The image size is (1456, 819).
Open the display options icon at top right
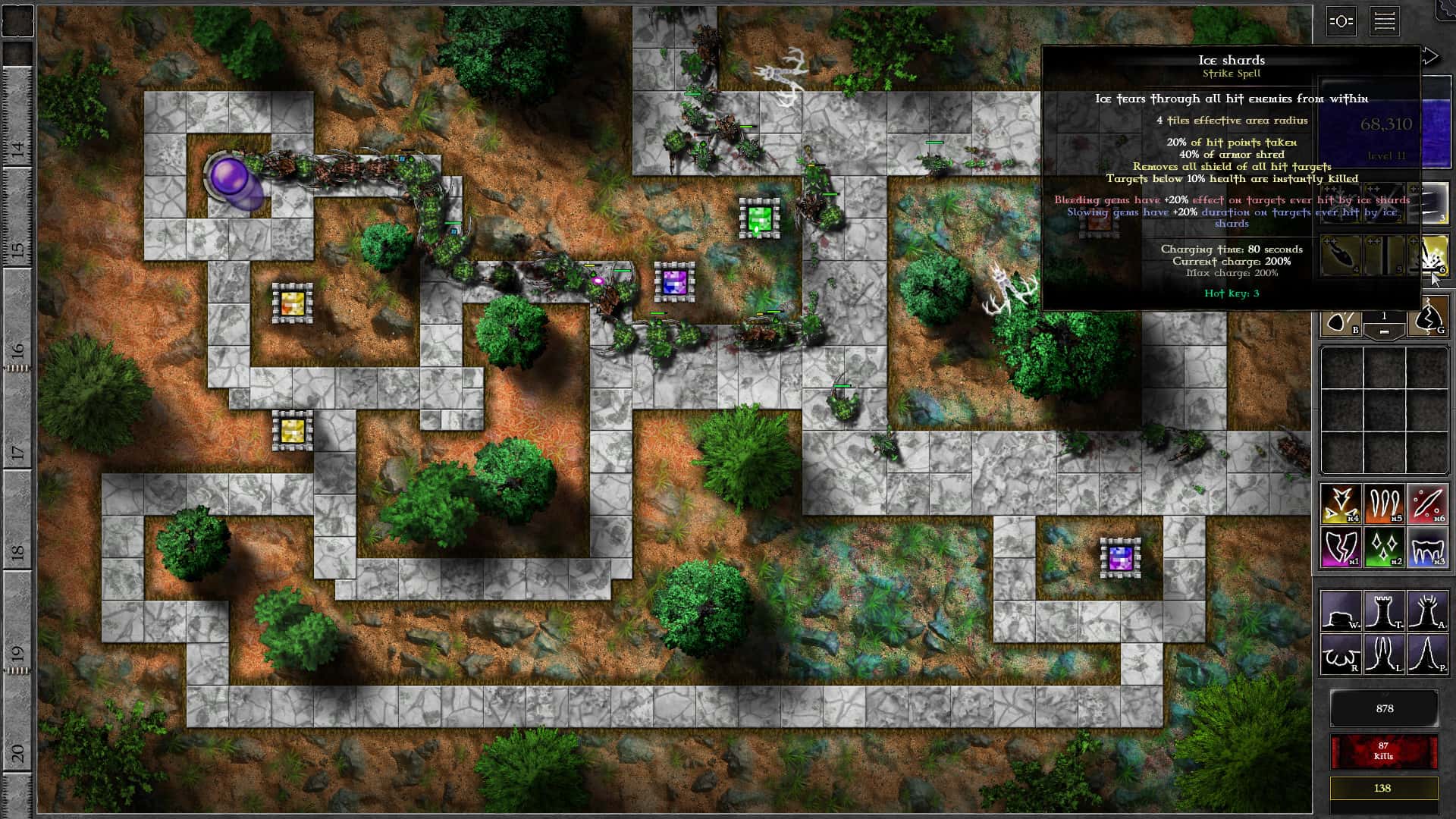click(x=1341, y=23)
